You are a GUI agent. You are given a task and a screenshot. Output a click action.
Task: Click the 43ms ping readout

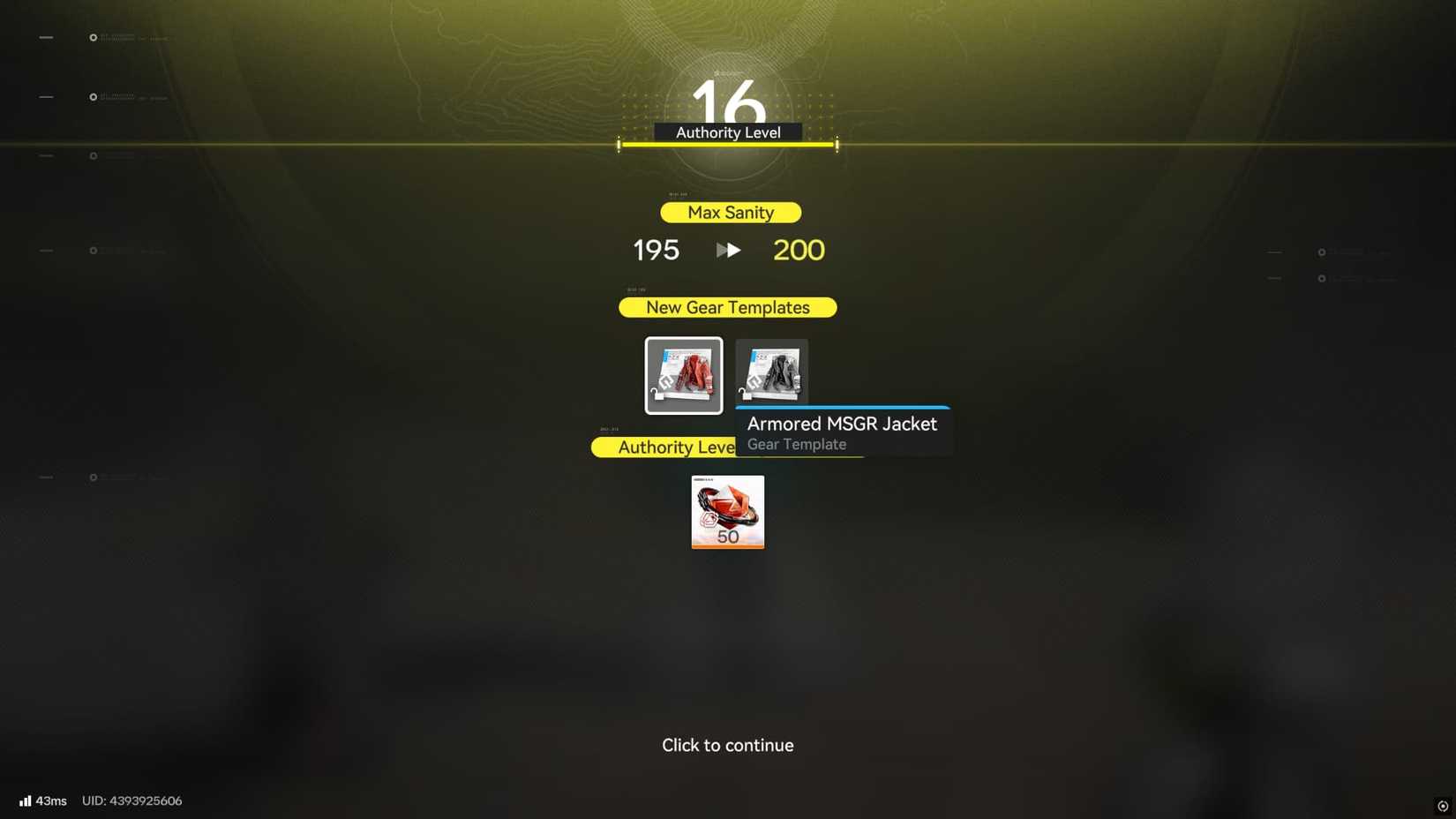pos(50,800)
